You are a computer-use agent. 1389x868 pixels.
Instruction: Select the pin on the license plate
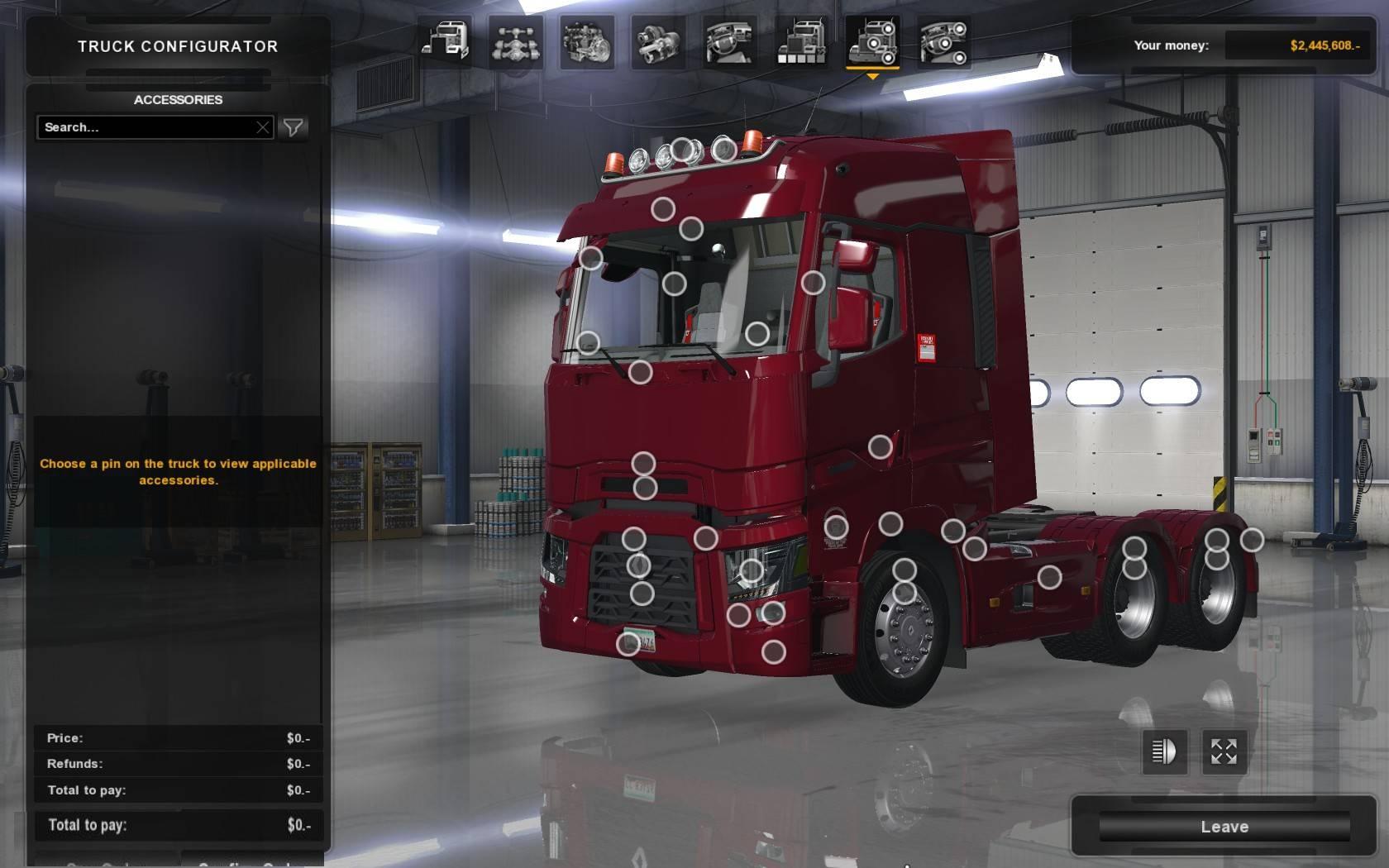pos(628,643)
